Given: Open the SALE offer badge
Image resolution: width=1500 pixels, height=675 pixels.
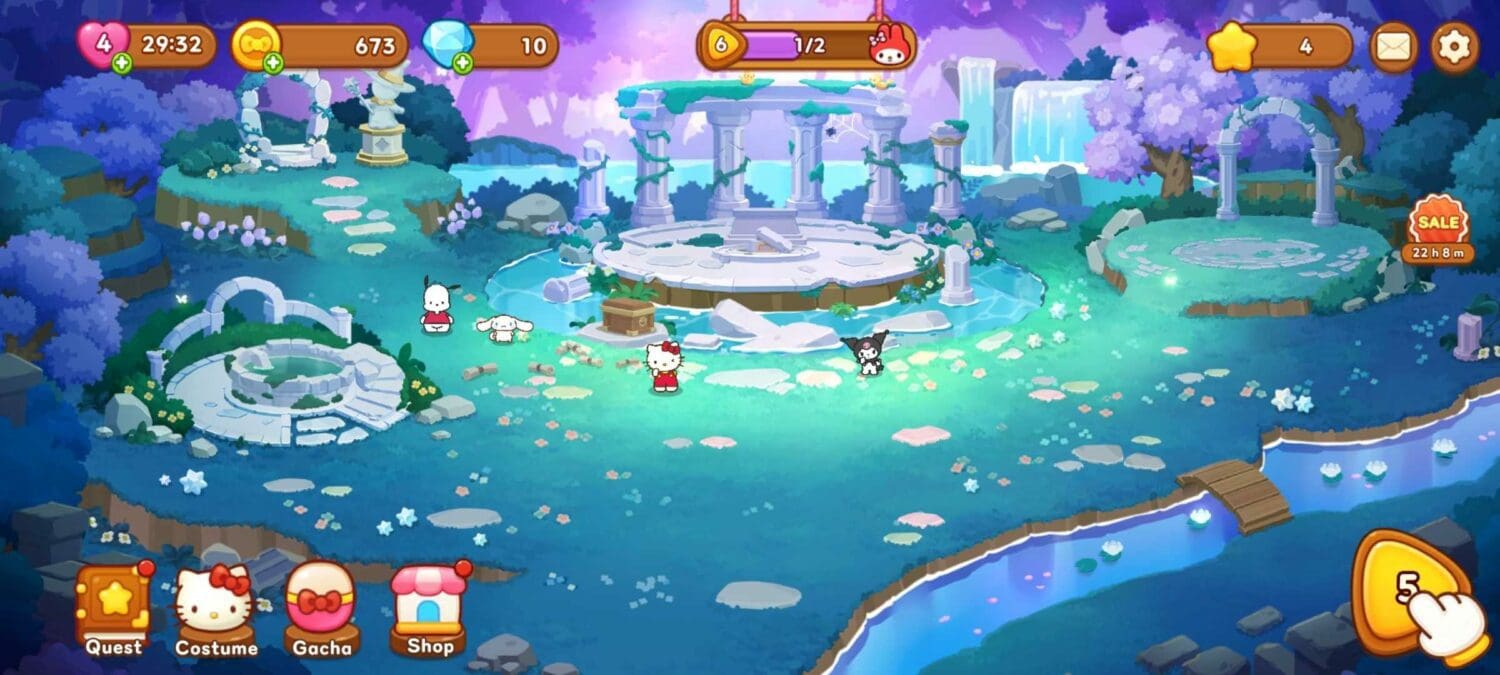Looking at the screenshot, I should tap(1437, 229).
